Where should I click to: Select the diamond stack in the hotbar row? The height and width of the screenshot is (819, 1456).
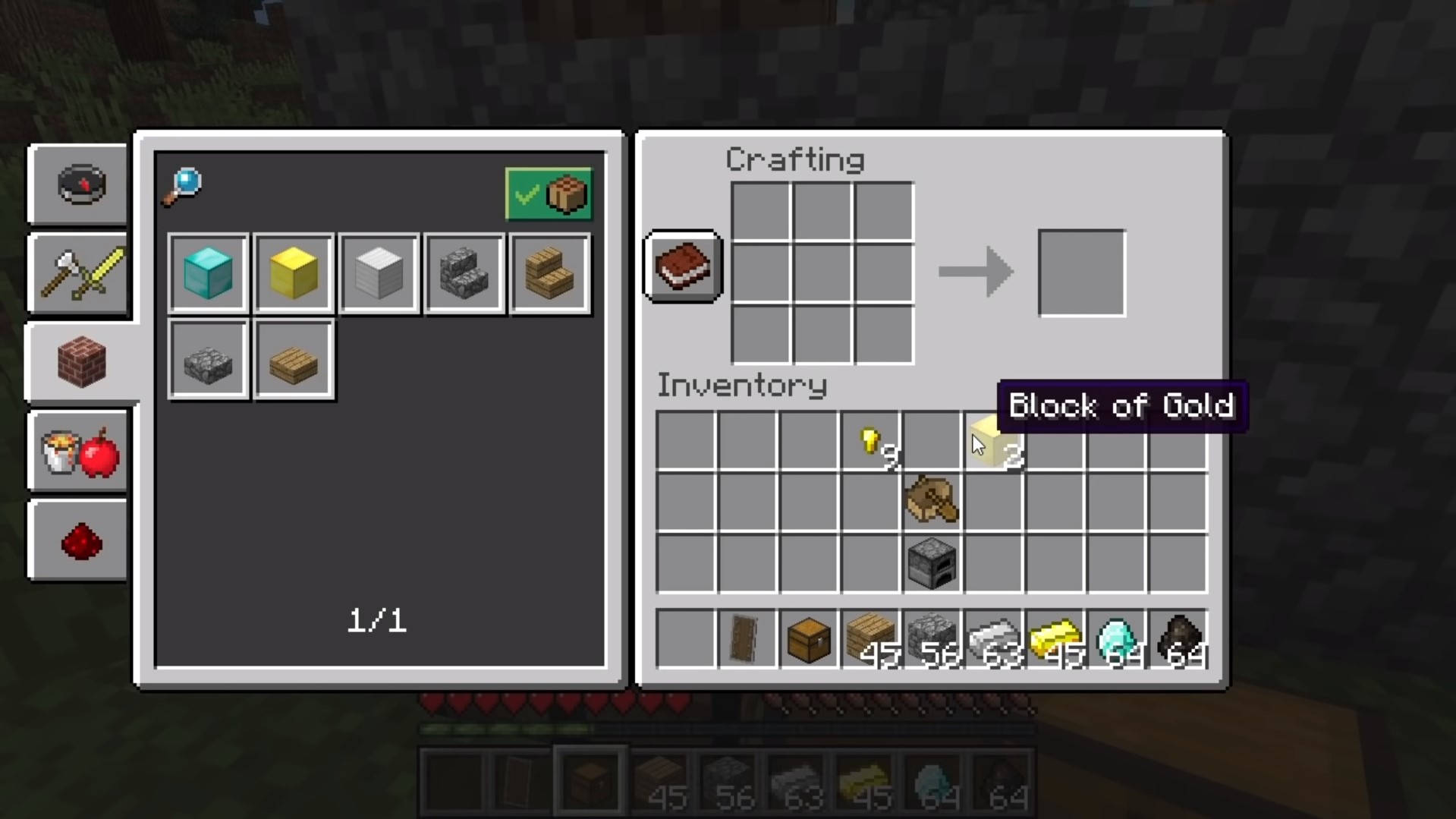1116,639
